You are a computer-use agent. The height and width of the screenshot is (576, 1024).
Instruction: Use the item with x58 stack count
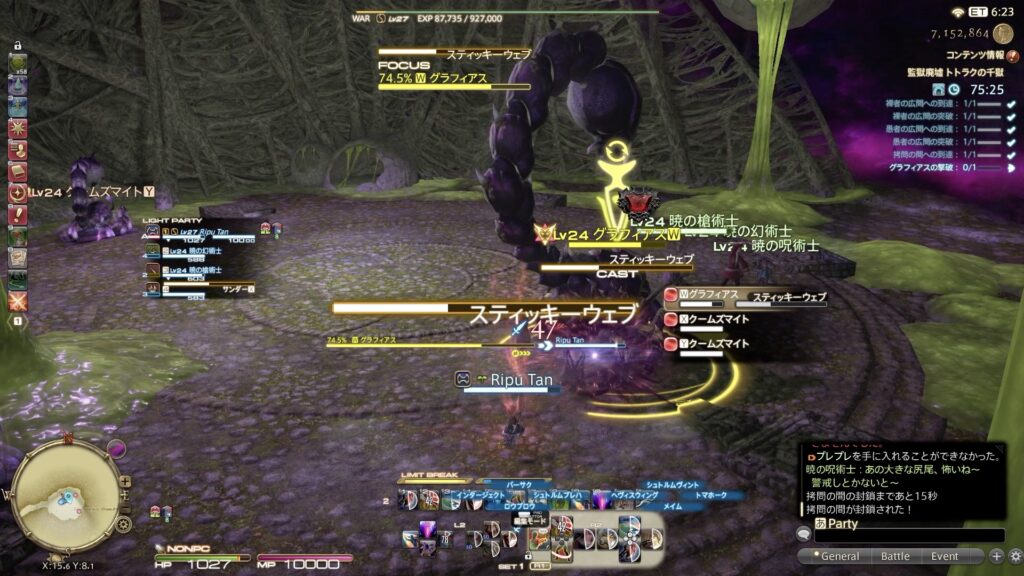tap(18, 66)
